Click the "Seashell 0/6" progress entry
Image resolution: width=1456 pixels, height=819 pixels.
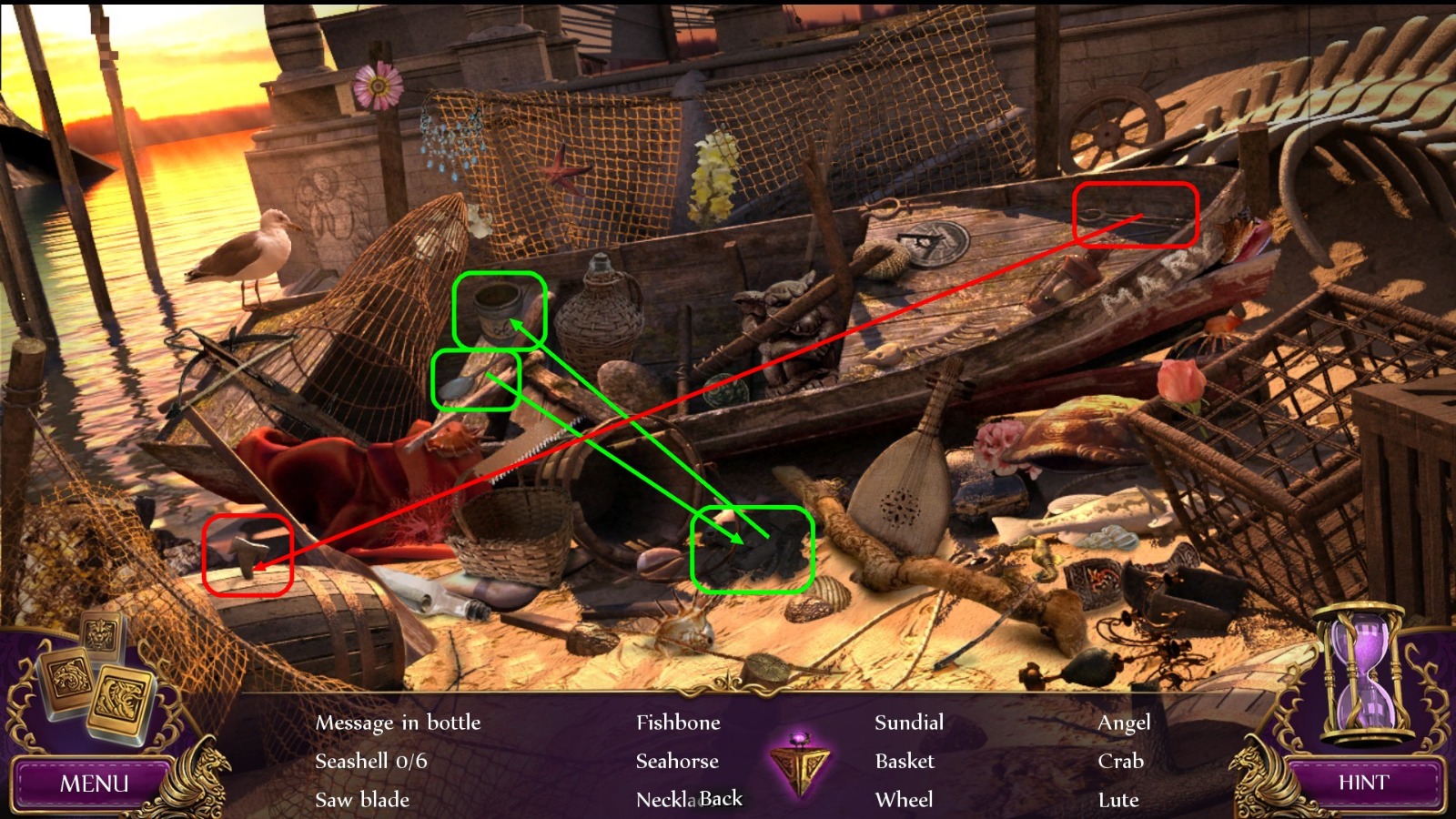370,761
